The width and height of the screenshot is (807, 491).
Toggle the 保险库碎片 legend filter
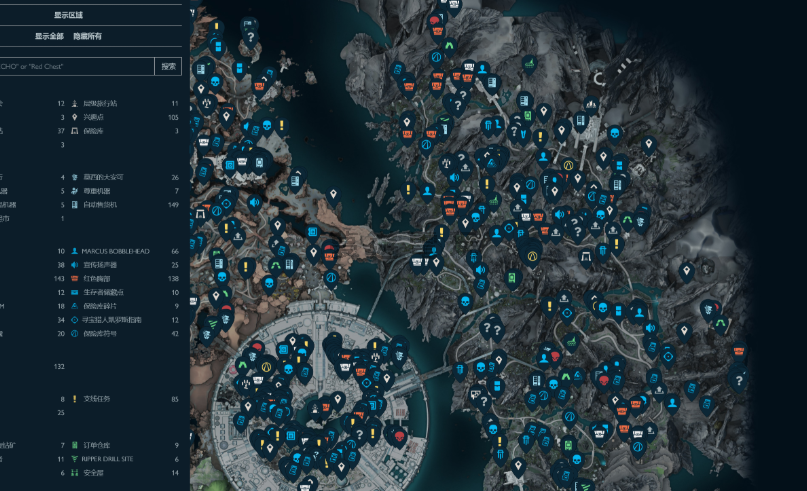100,306
